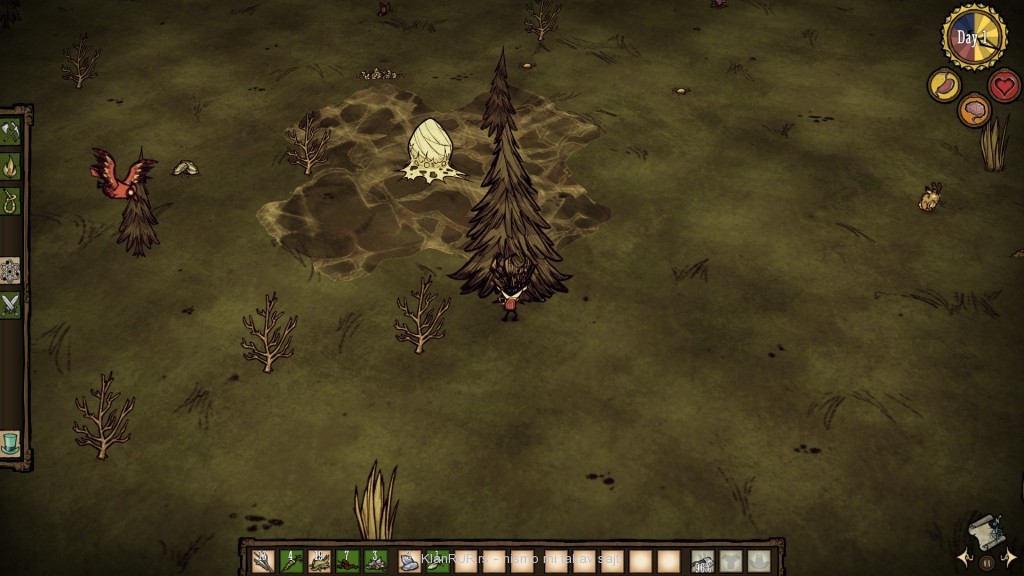Choose the red berries inventory slot
Viewport: 1024px width, 576px height.
pyautogui.click(x=347, y=561)
